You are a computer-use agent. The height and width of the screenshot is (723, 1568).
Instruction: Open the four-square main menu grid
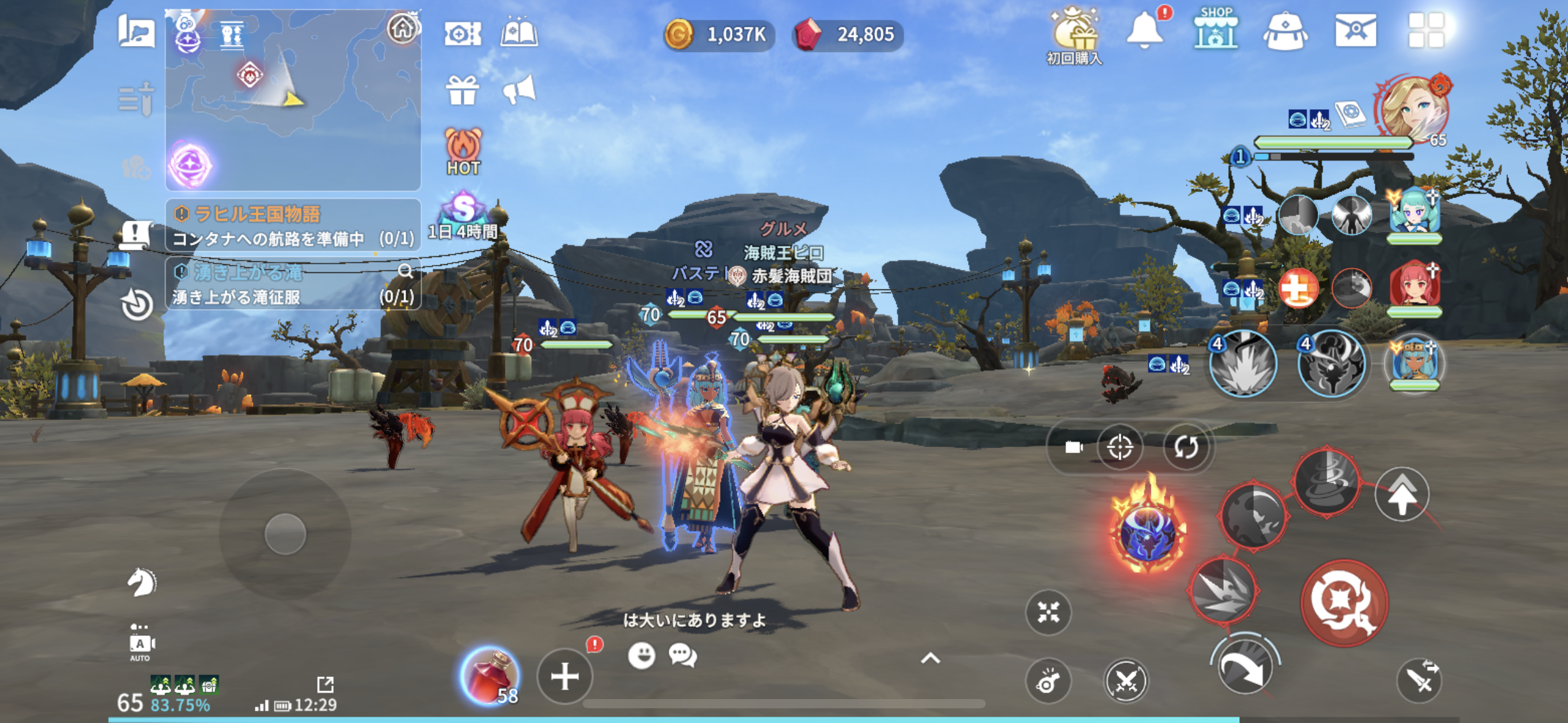tap(1426, 31)
